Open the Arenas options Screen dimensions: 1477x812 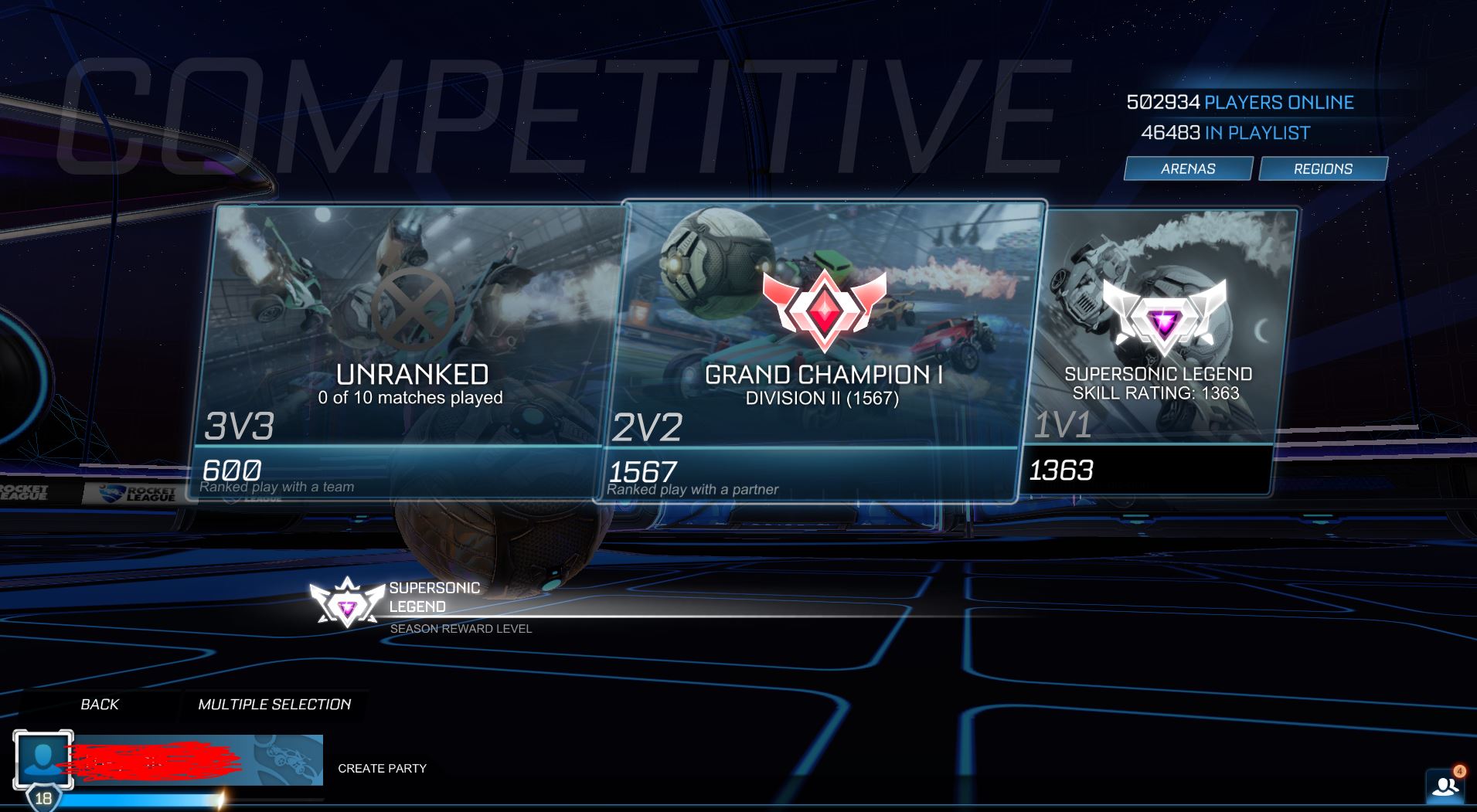(1188, 168)
